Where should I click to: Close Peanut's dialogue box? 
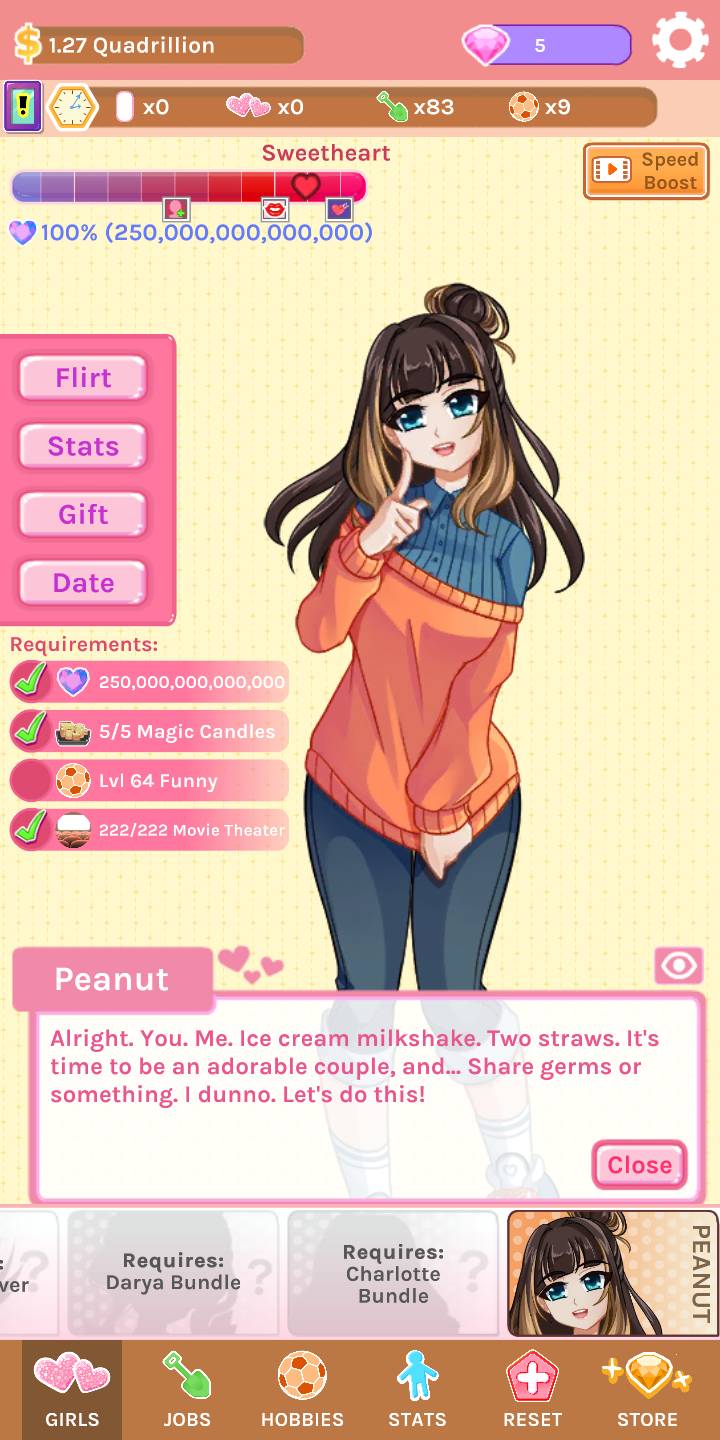tap(639, 1165)
